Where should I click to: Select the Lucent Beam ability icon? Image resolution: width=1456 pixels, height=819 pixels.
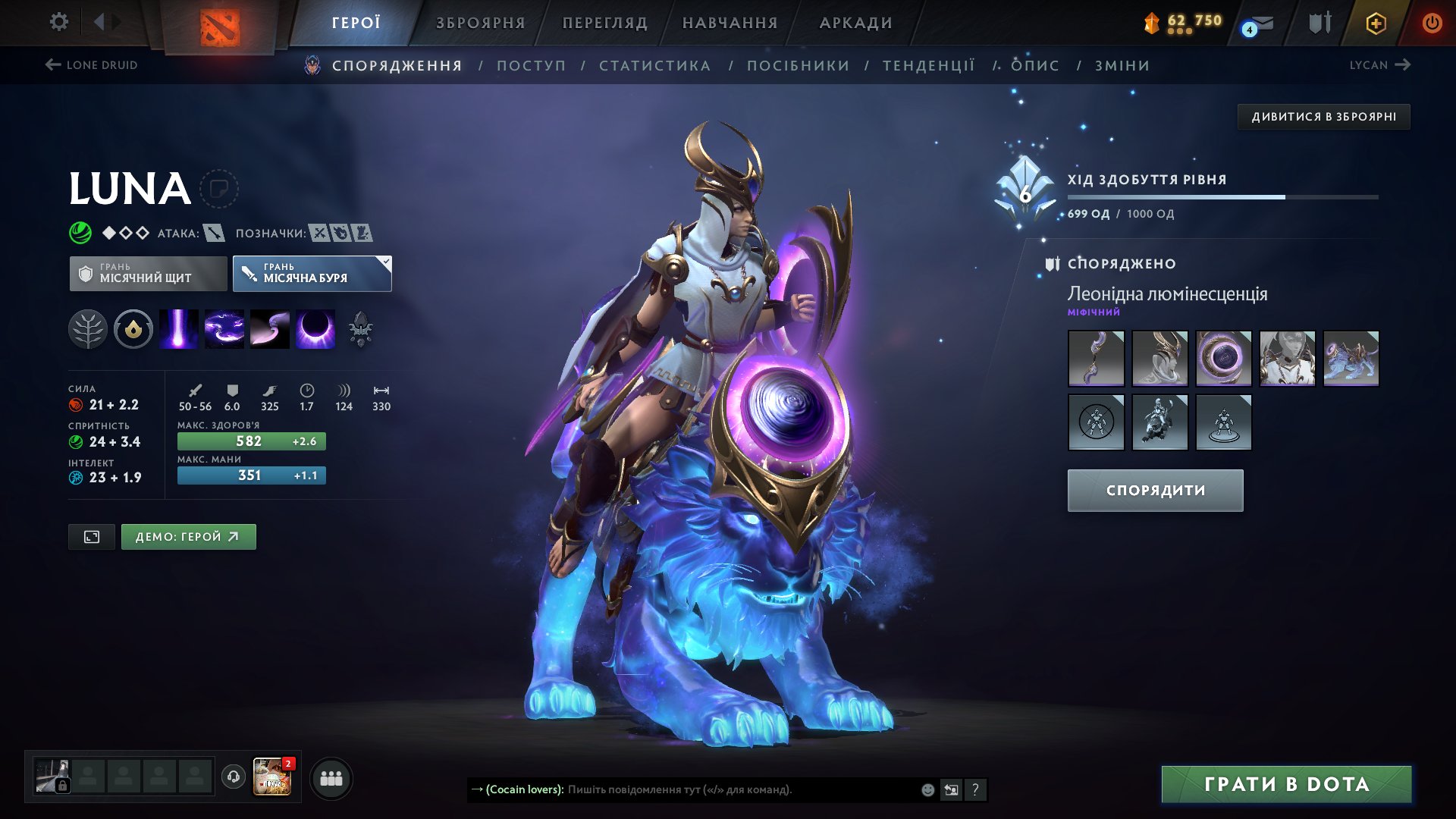point(178,328)
